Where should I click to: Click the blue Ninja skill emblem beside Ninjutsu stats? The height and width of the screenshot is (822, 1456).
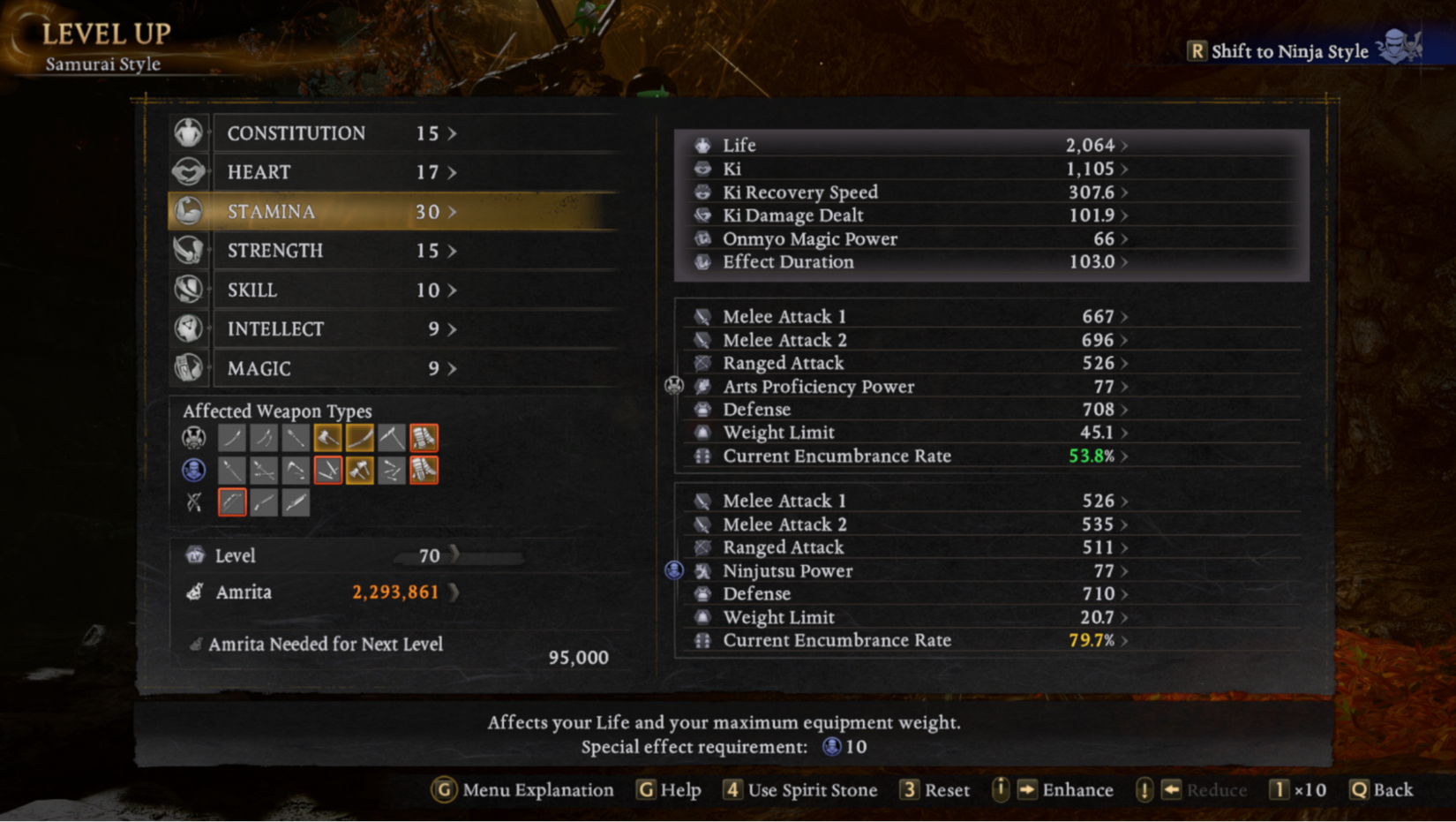674,571
